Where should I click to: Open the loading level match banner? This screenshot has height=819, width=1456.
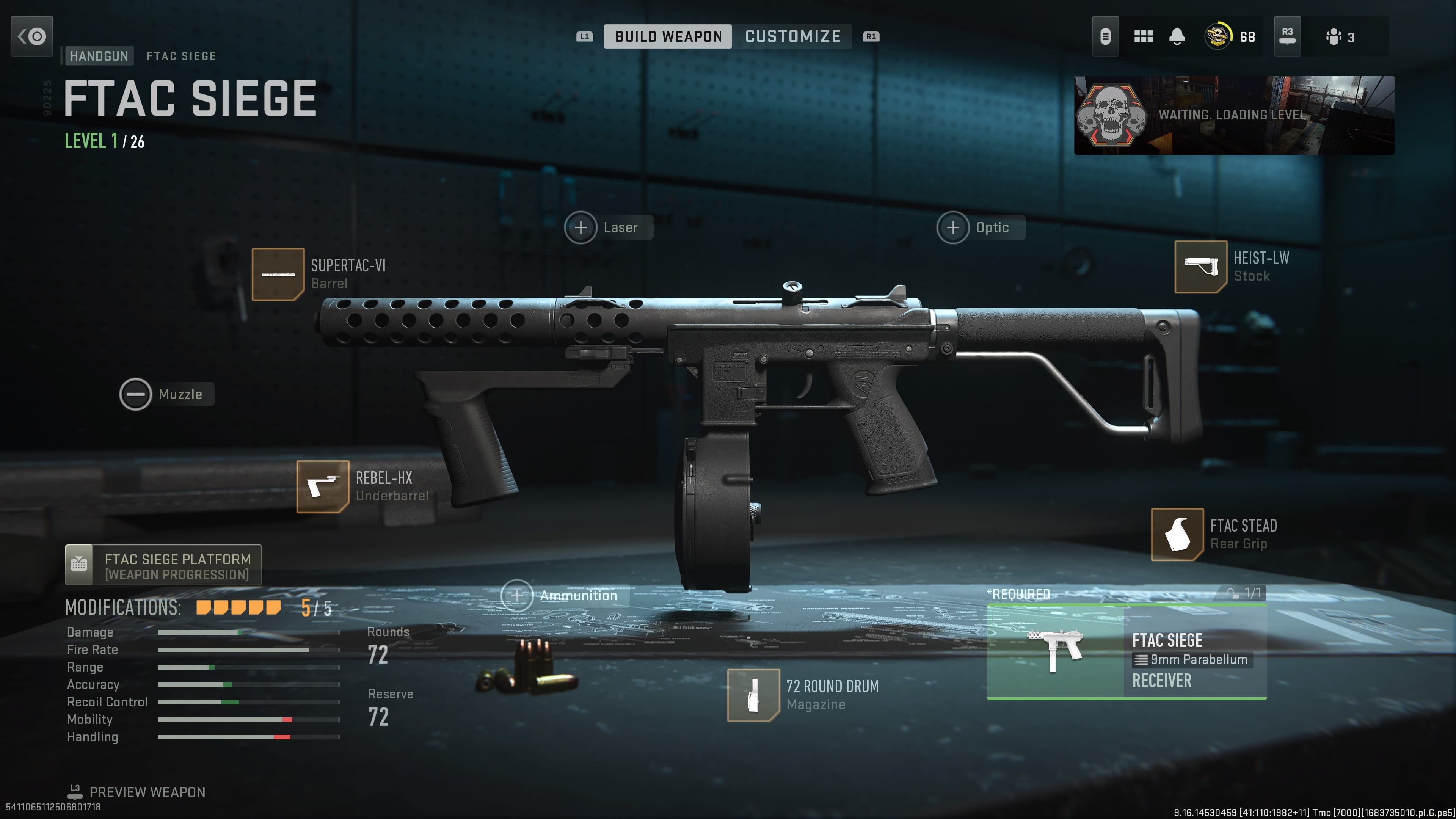pos(1234,115)
